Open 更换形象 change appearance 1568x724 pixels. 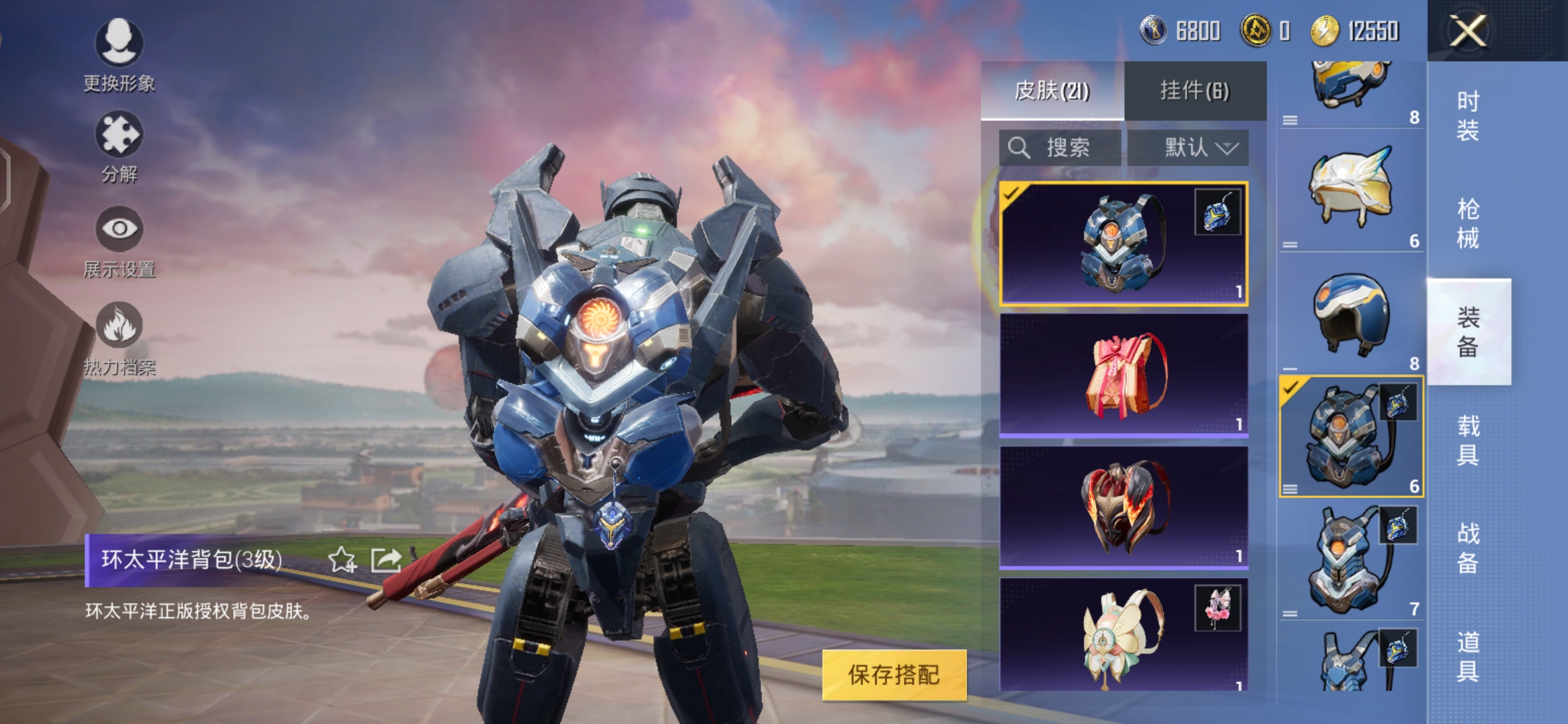pyautogui.click(x=119, y=55)
